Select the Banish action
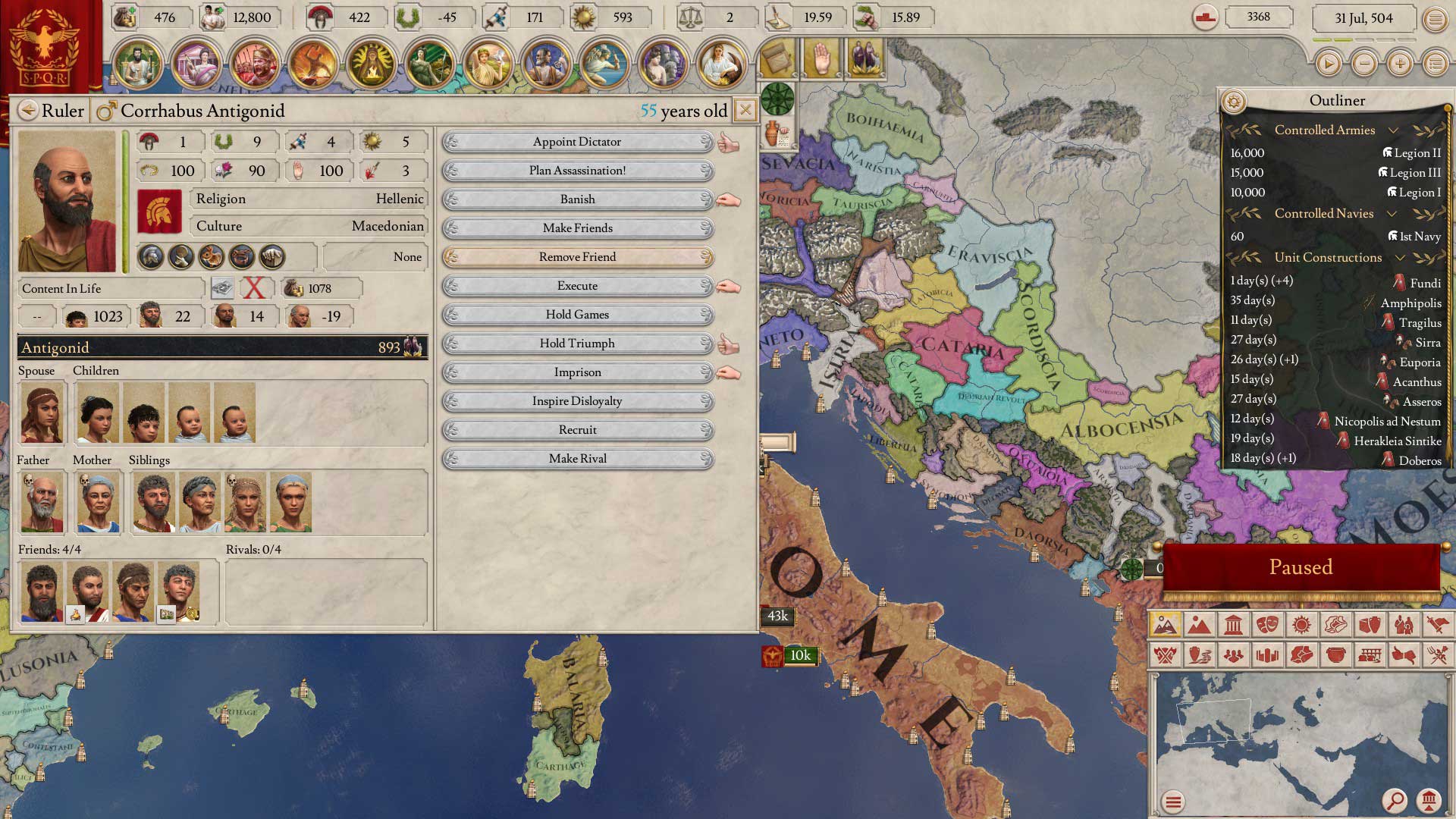1456x819 pixels. point(577,199)
